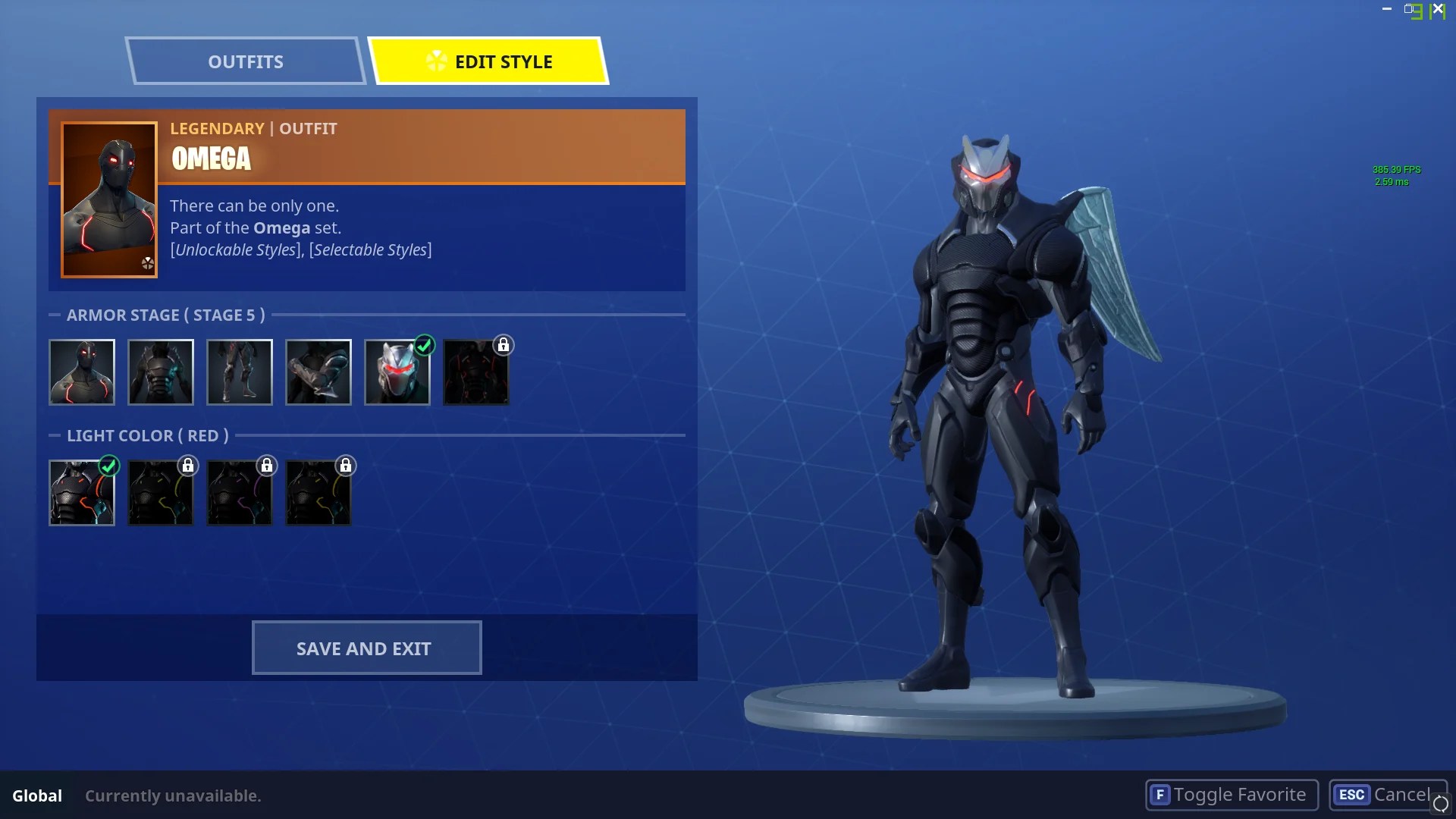
Task: Switch to the OUTFITS tab
Action: tap(246, 61)
